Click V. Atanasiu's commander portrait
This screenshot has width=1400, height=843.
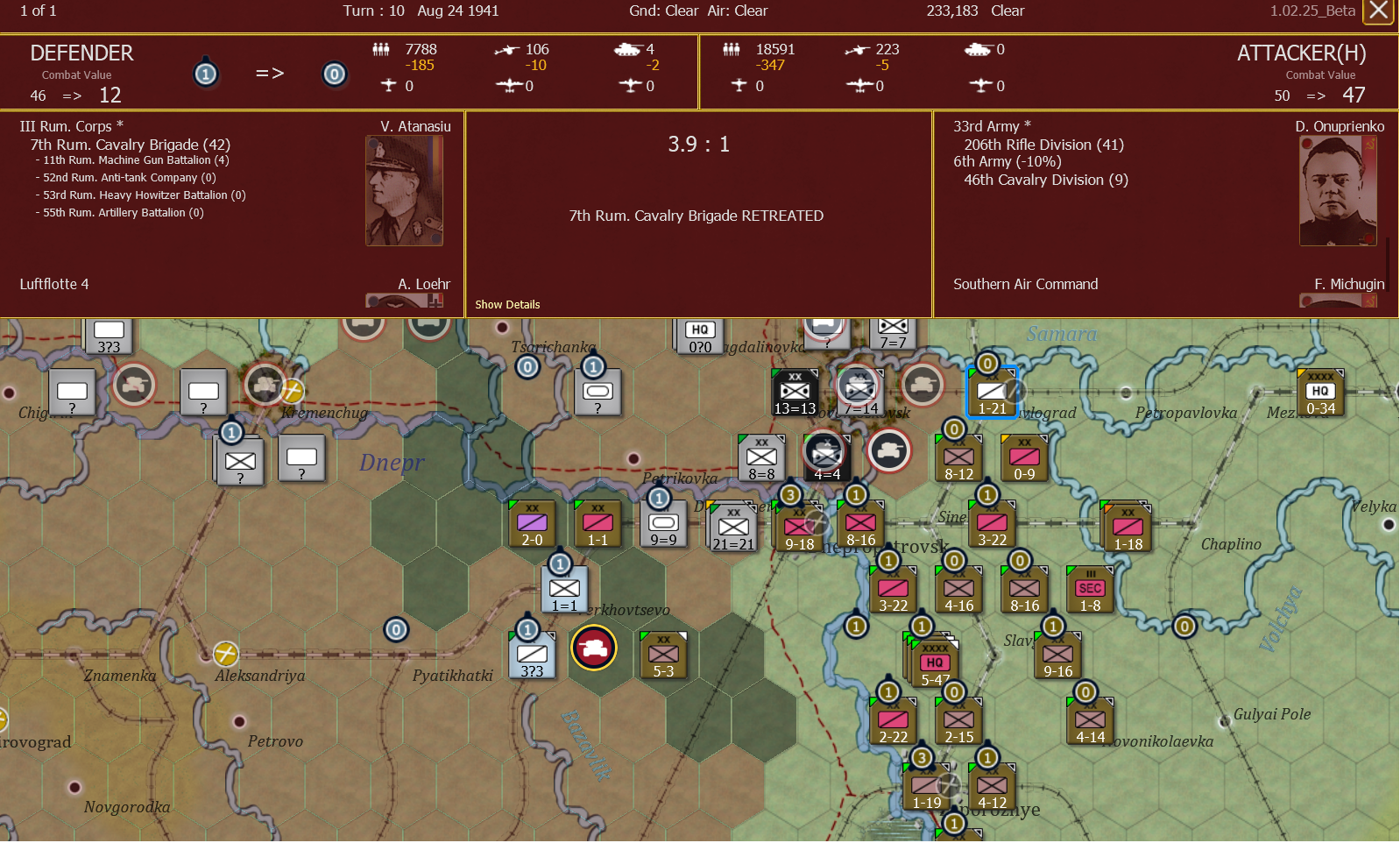tap(405, 190)
